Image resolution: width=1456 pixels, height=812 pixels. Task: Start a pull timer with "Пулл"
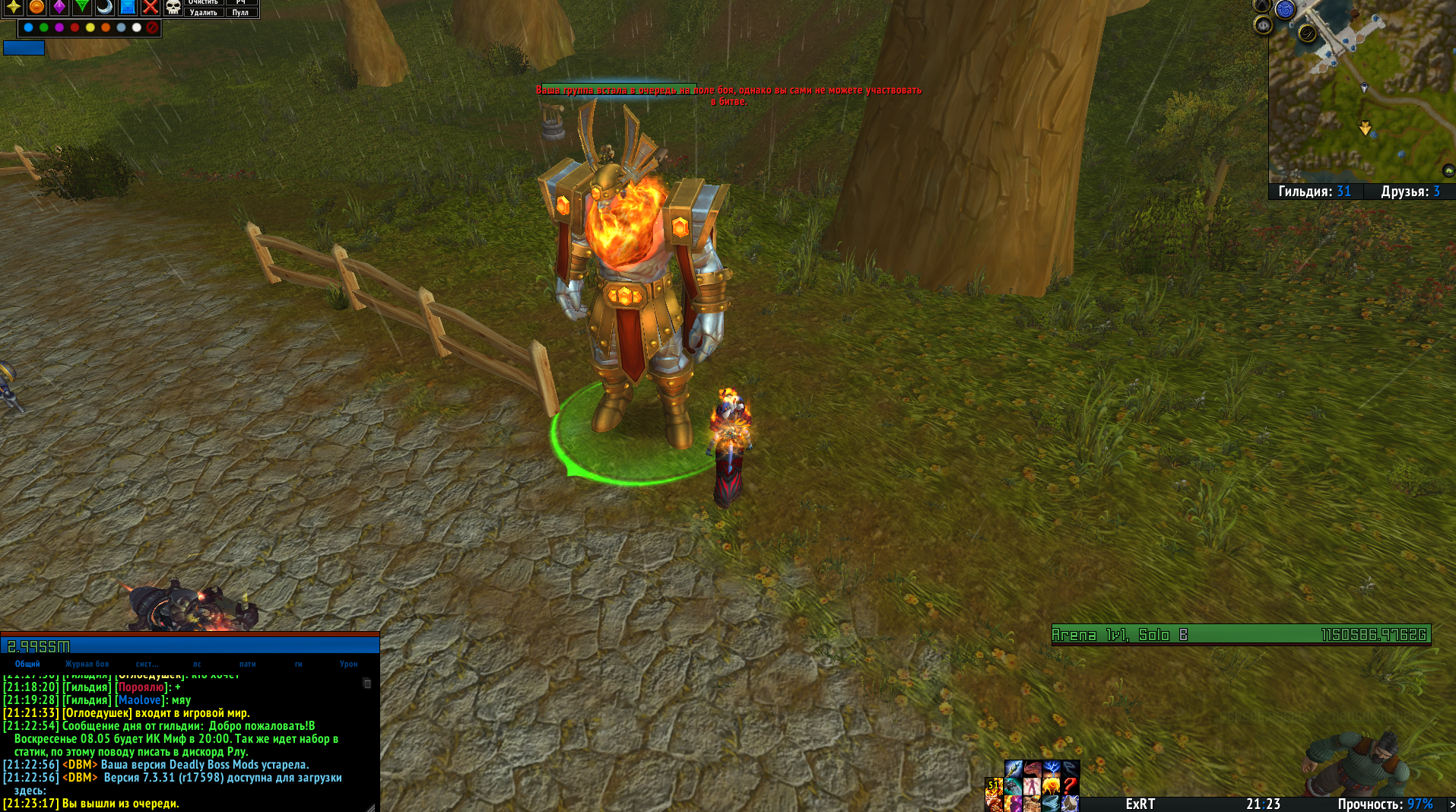coord(240,13)
